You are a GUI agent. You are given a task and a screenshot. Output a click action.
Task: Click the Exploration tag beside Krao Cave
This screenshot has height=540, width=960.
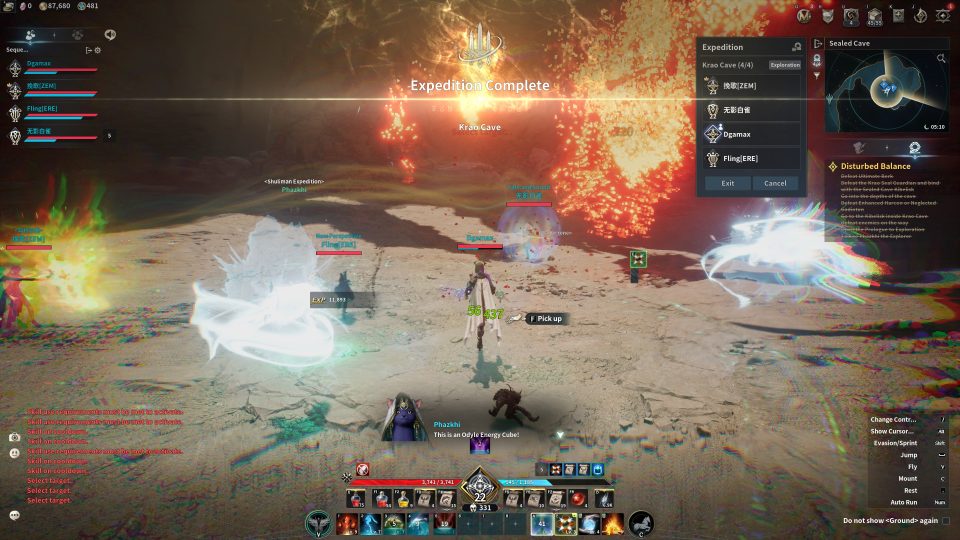(785, 65)
